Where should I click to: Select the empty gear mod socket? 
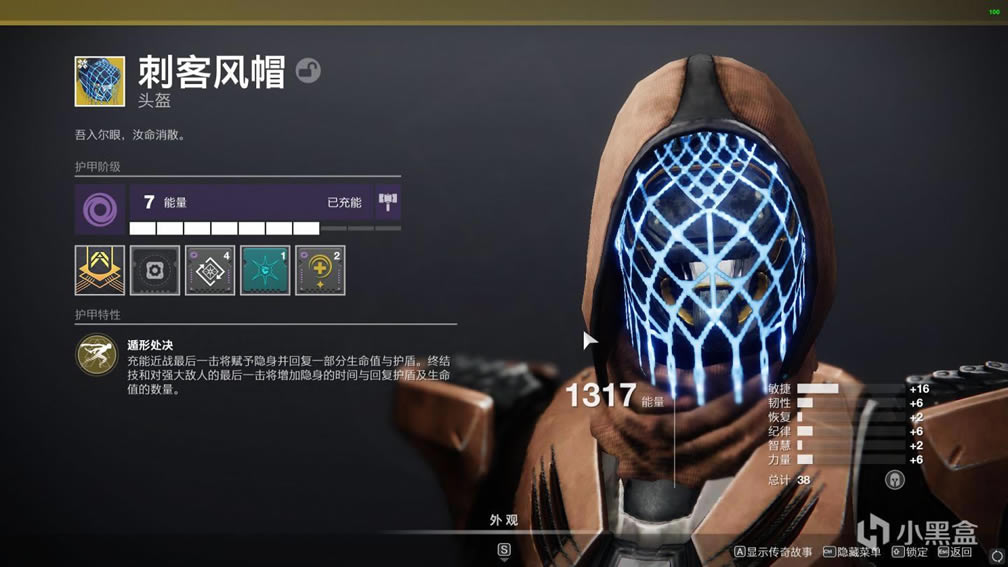155,270
